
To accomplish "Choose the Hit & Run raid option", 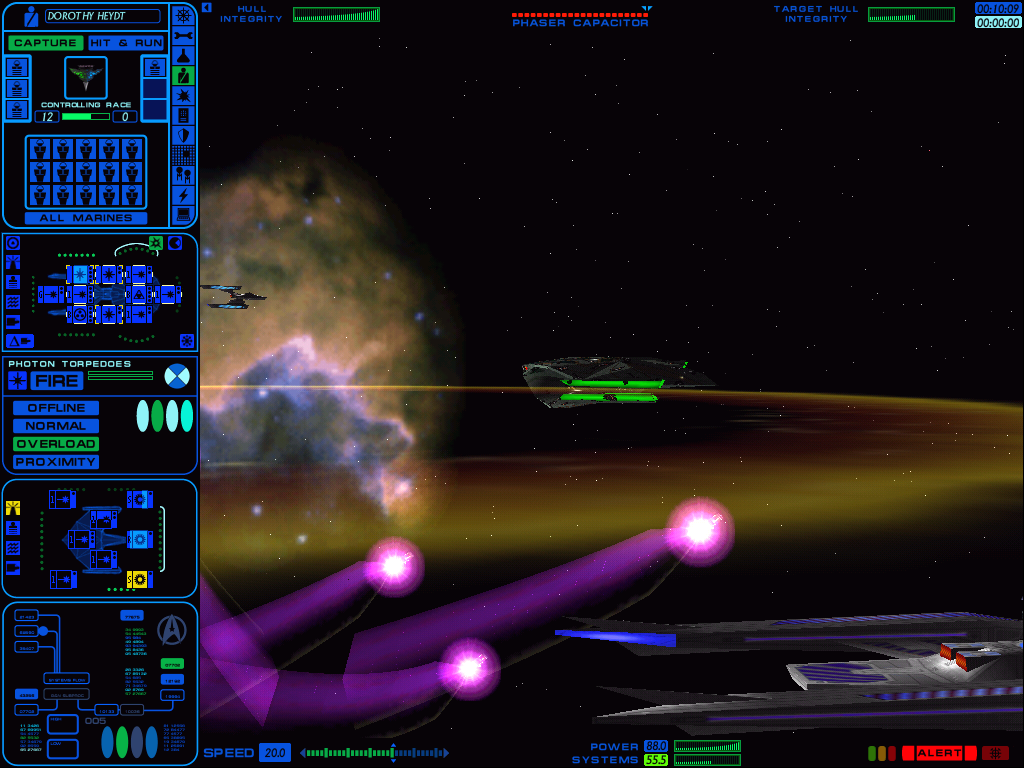I will pyautogui.click(x=126, y=43).
